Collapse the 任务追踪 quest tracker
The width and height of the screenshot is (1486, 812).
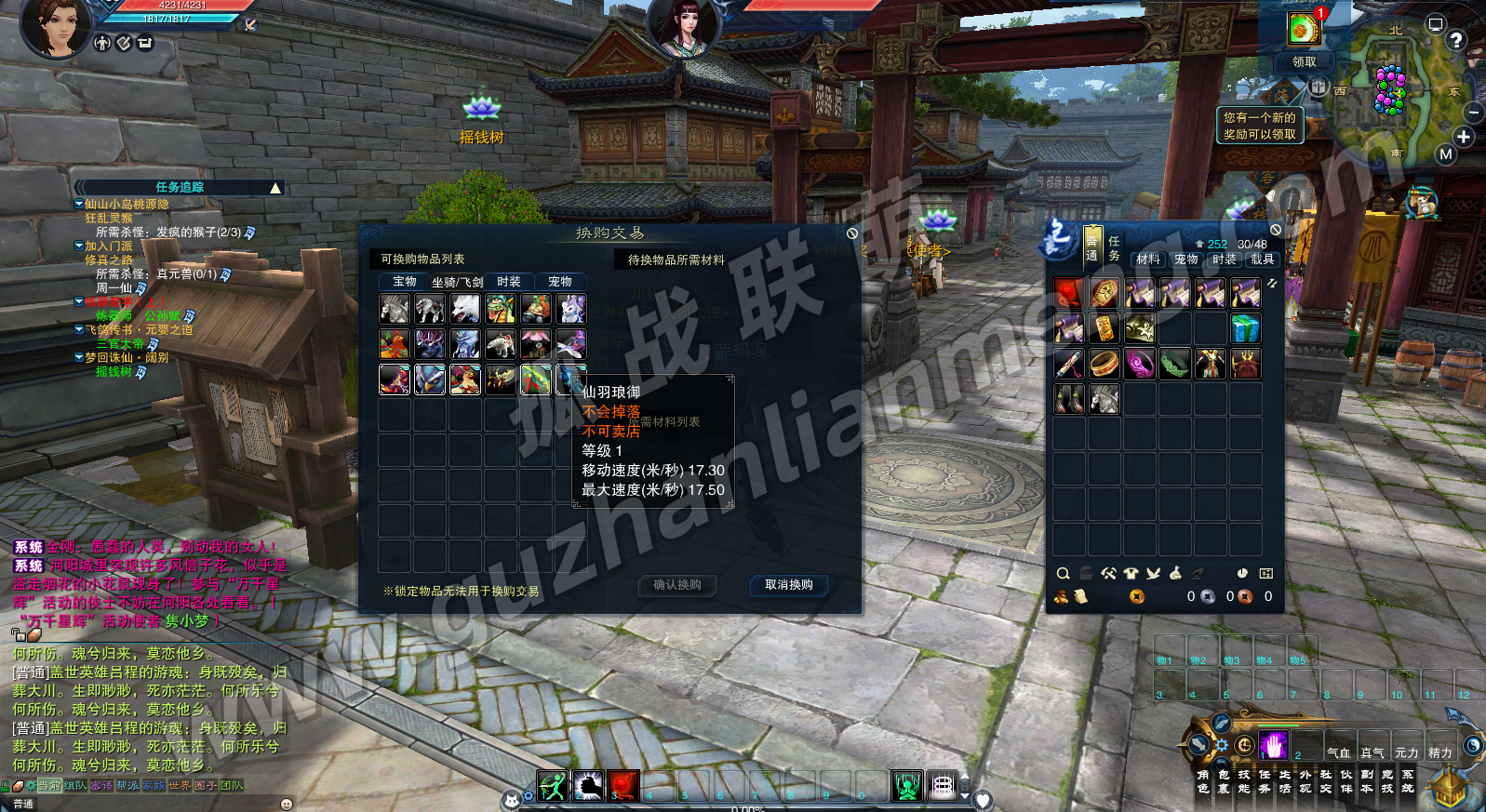(x=275, y=188)
